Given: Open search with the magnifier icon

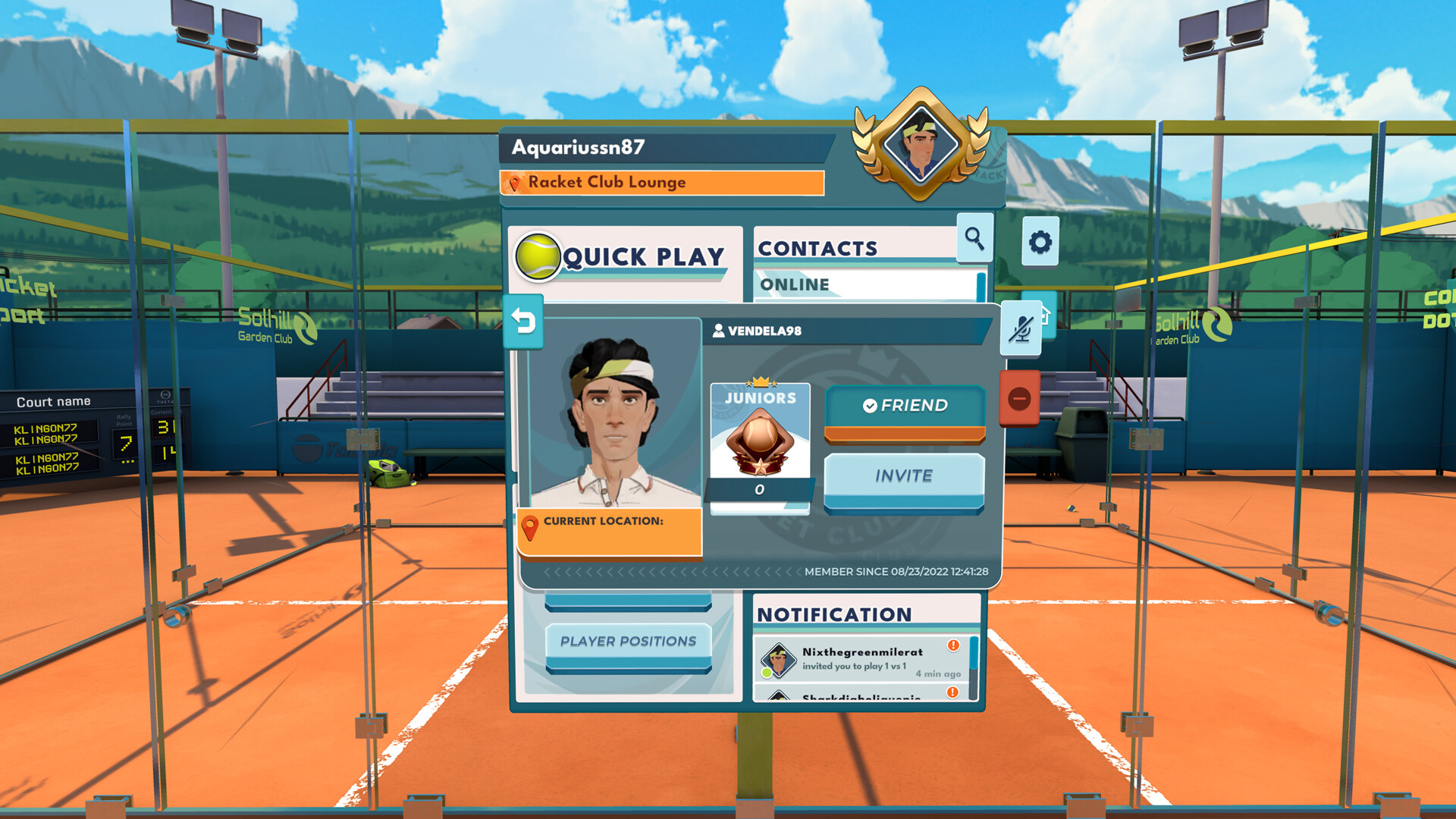Looking at the screenshot, I should [x=974, y=239].
